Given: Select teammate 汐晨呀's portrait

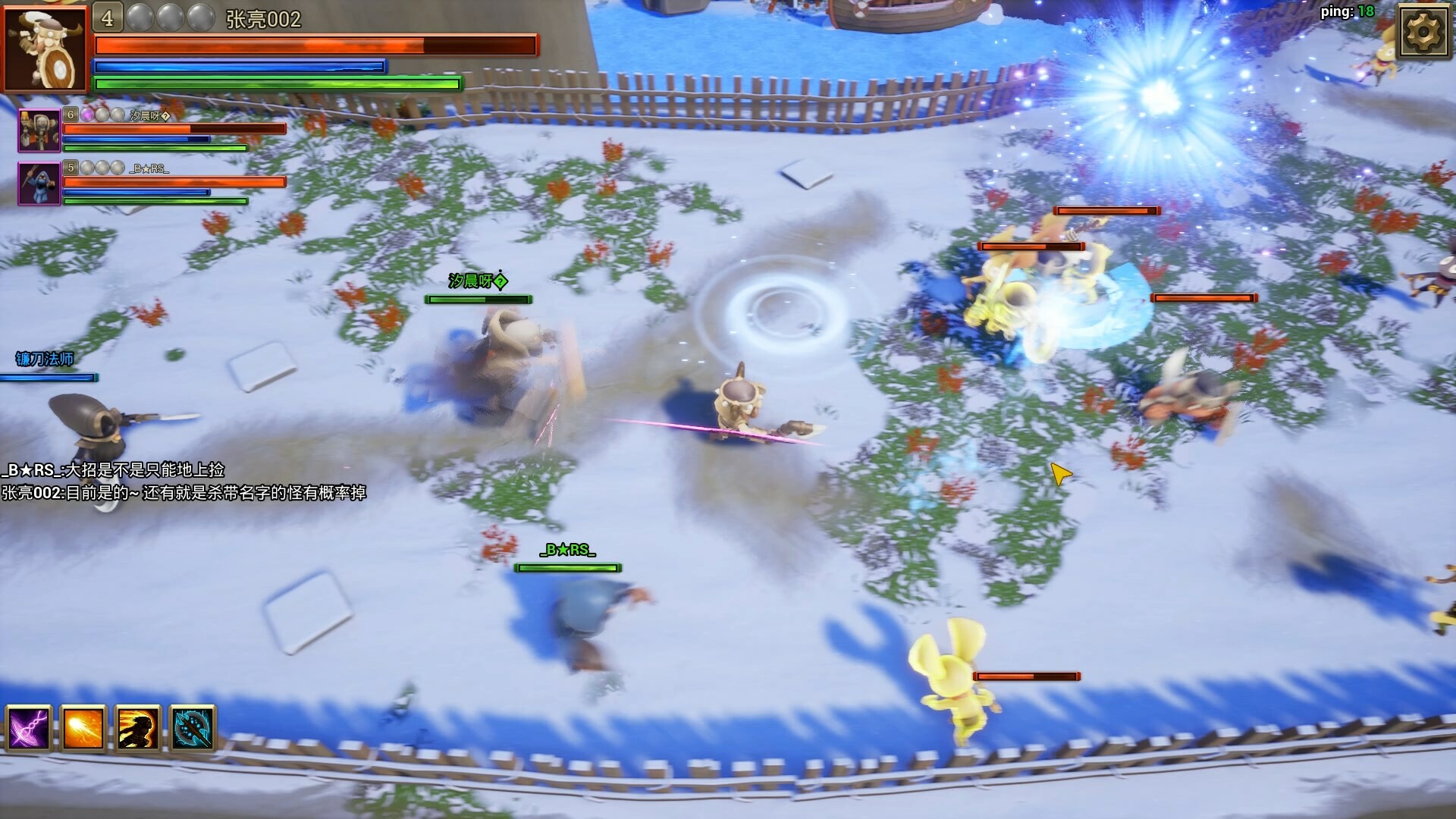Looking at the screenshot, I should coord(38,129).
